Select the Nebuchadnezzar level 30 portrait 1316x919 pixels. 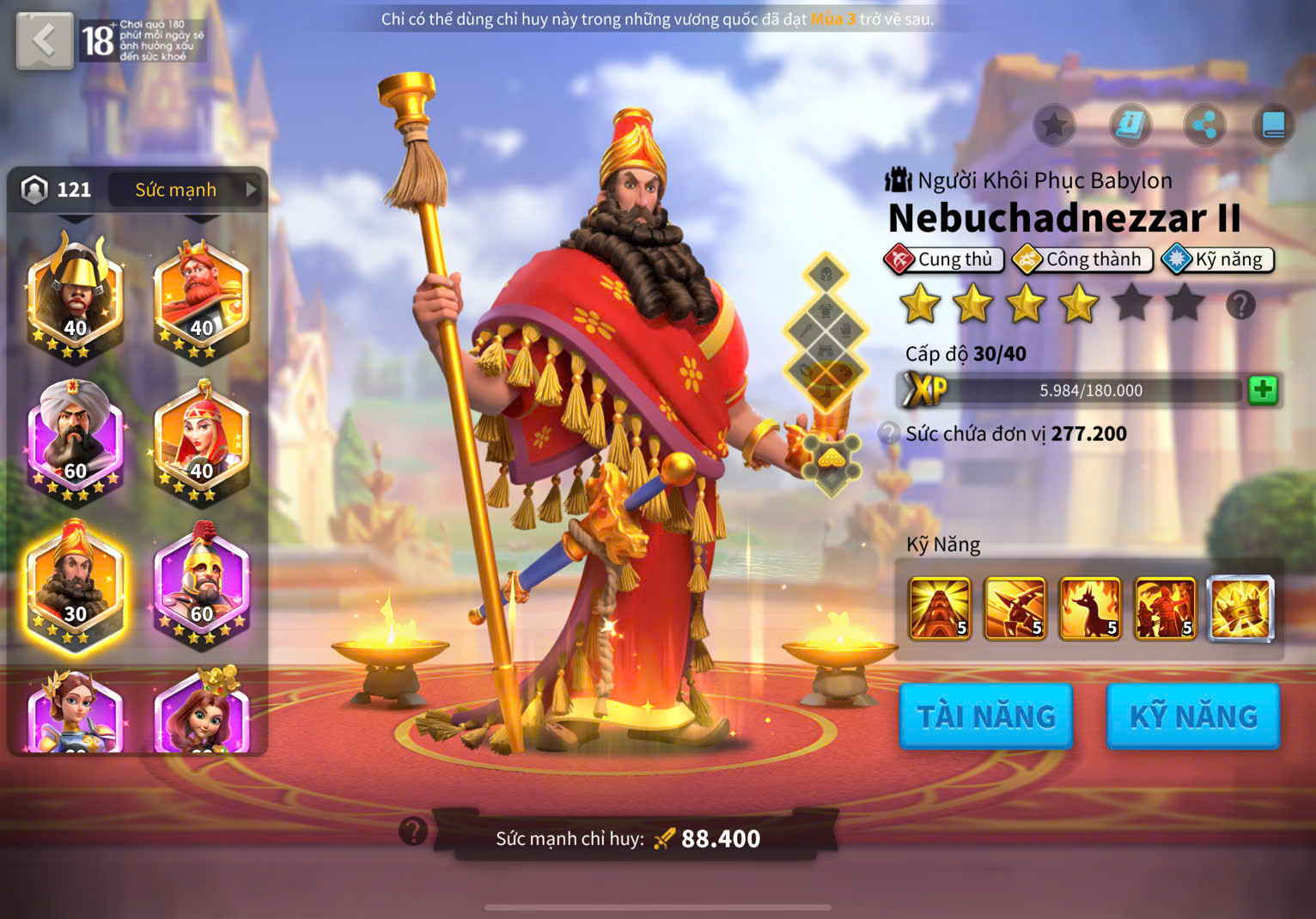[76, 584]
